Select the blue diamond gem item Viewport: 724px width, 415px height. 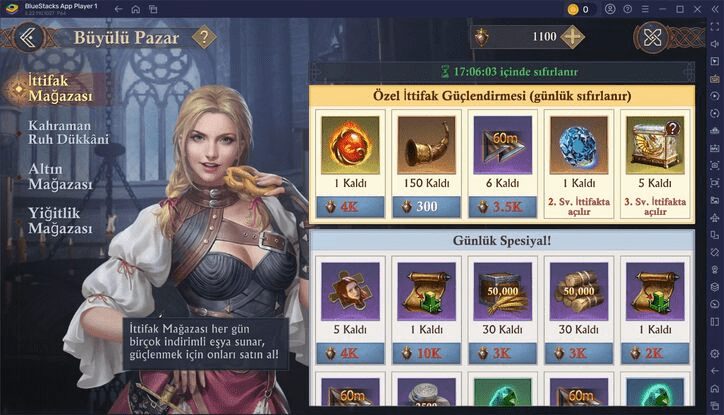[578, 145]
